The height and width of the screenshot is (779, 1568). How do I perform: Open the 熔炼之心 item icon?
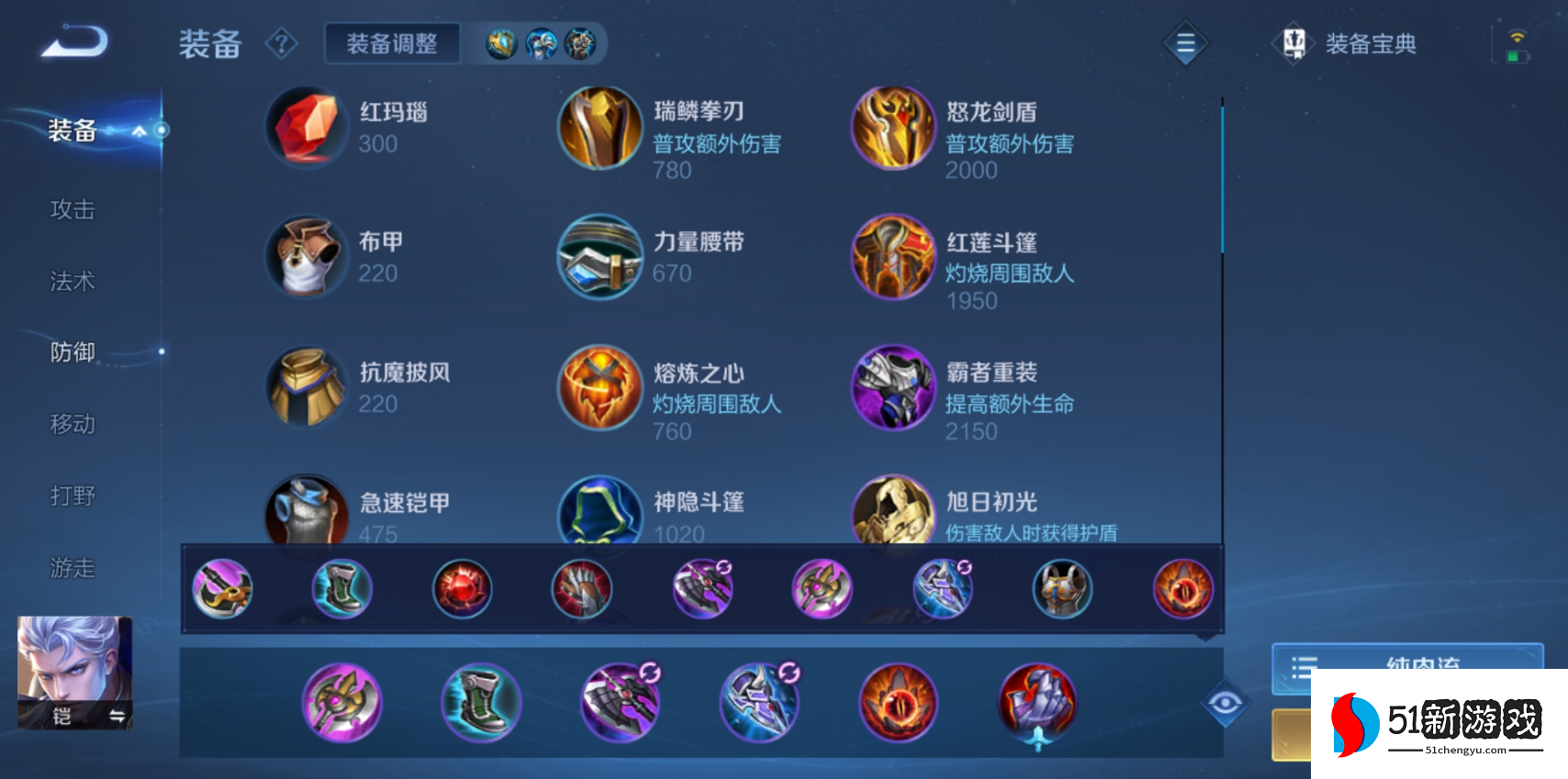pyautogui.click(x=599, y=388)
